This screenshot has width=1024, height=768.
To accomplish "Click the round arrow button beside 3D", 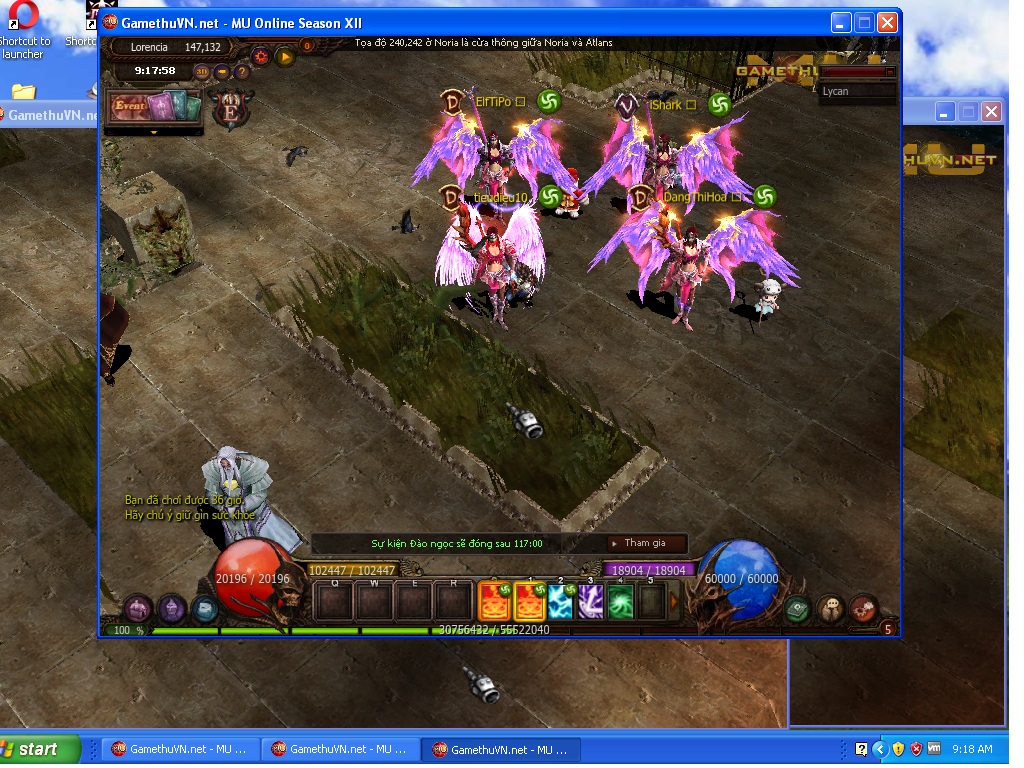I will tap(222, 71).
